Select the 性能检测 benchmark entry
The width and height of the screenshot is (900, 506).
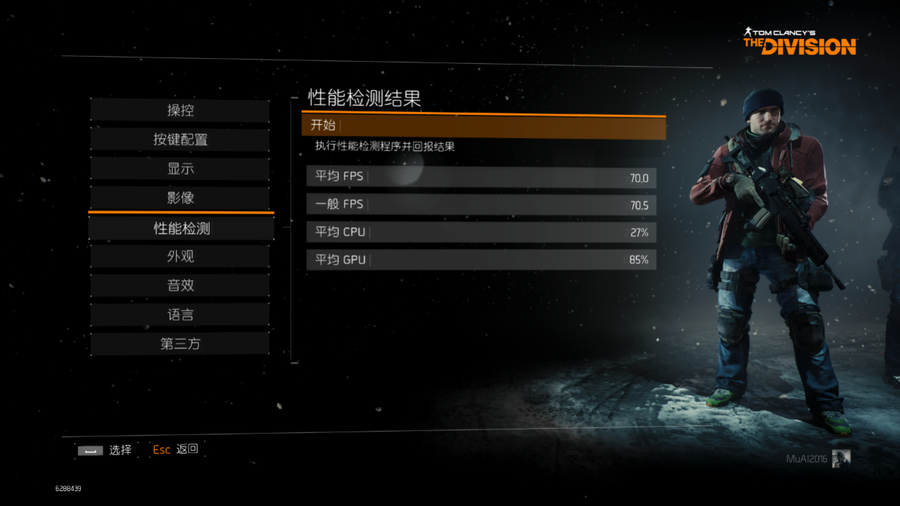pos(181,228)
